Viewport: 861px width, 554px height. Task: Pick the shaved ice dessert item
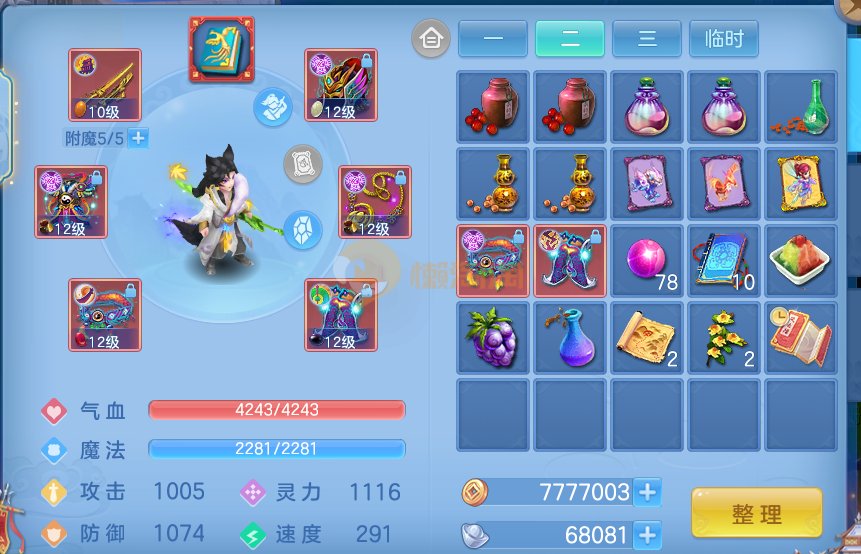coord(801,261)
